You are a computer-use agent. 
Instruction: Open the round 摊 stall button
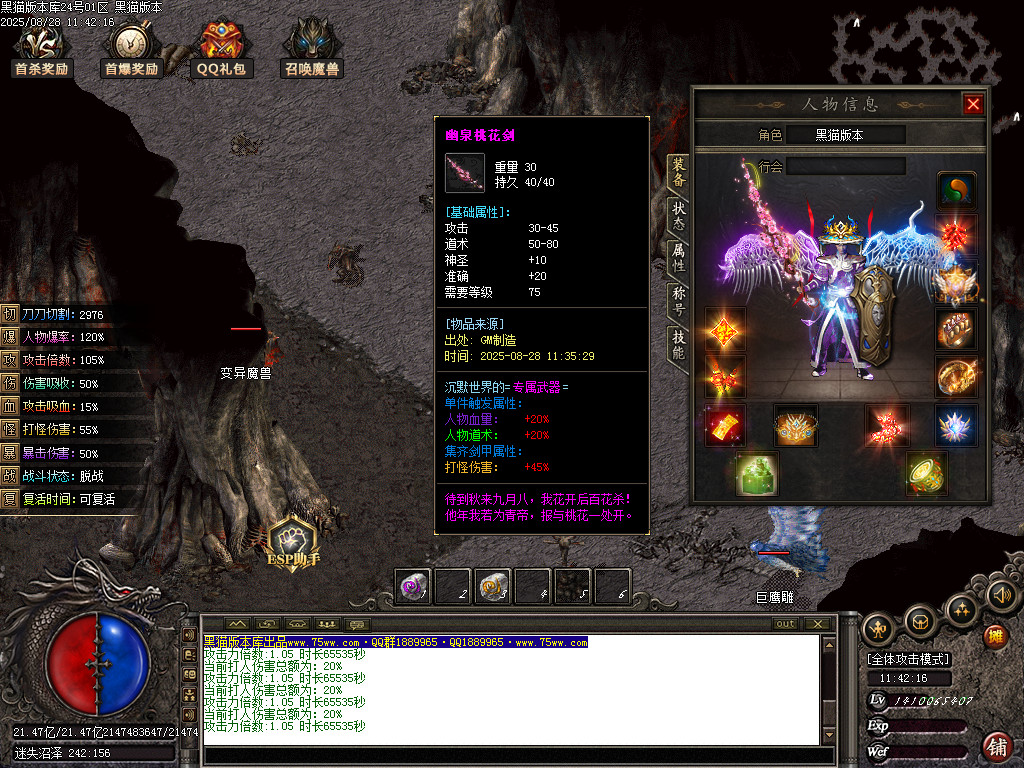click(x=994, y=635)
